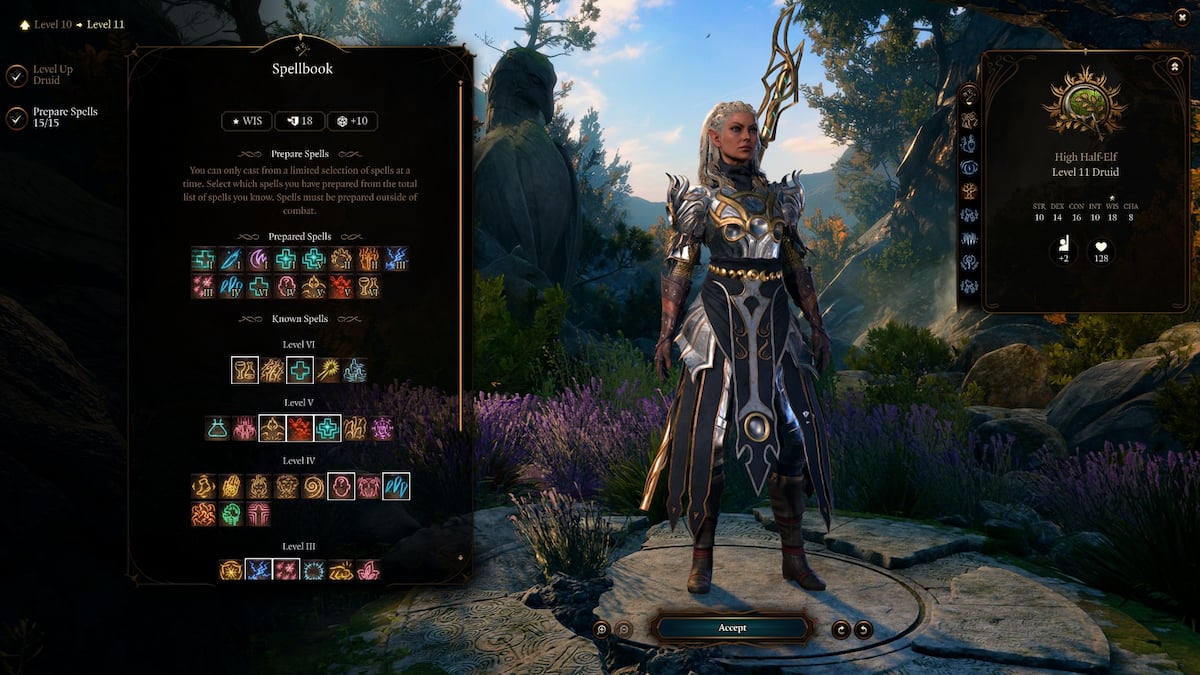Choose the Level VI Sunbeam spell
This screenshot has width=1200, height=675.
click(327, 370)
